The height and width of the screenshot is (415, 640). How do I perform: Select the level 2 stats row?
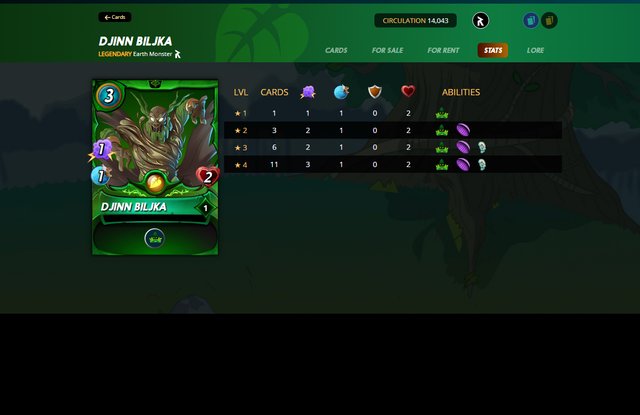391,130
